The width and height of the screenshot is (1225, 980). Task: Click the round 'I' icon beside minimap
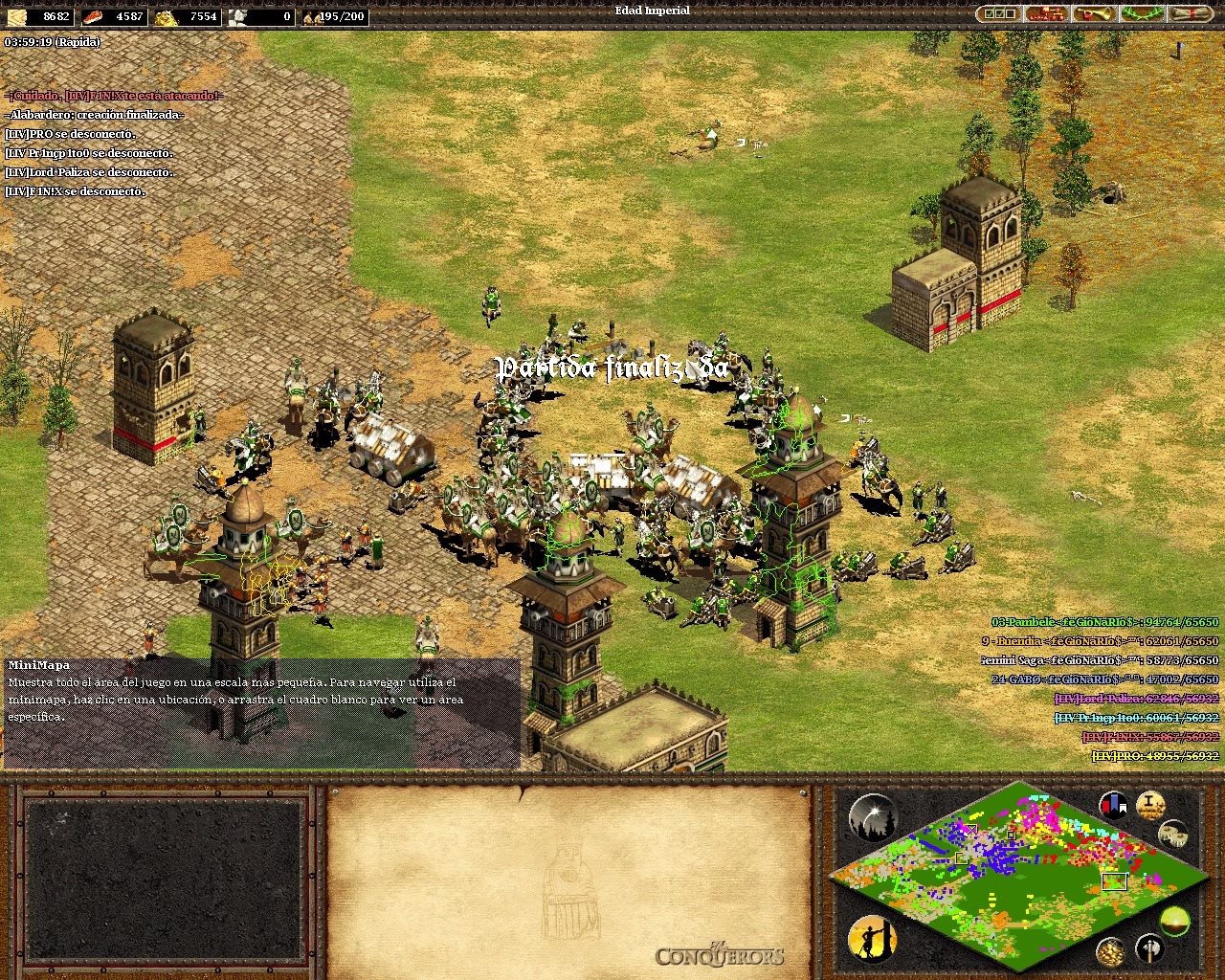[1150, 805]
